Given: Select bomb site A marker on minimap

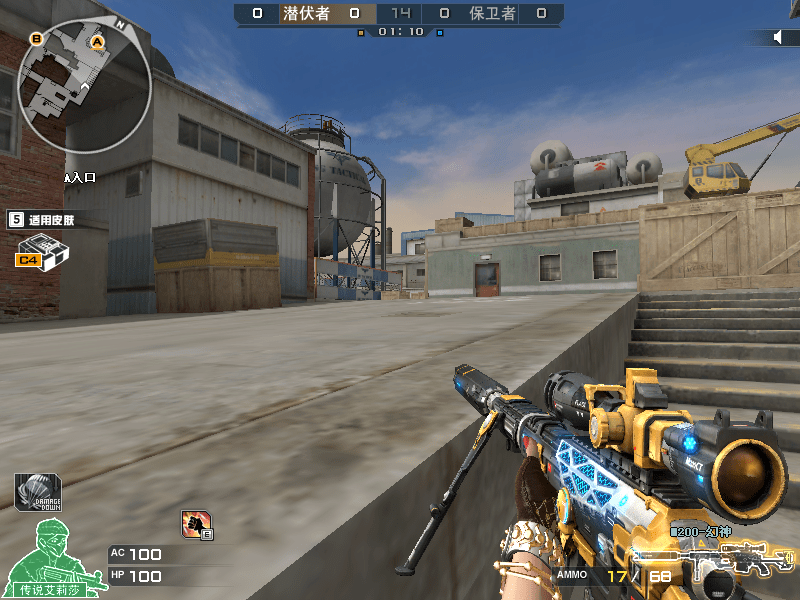Looking at the screenshot, I should 97,42.
